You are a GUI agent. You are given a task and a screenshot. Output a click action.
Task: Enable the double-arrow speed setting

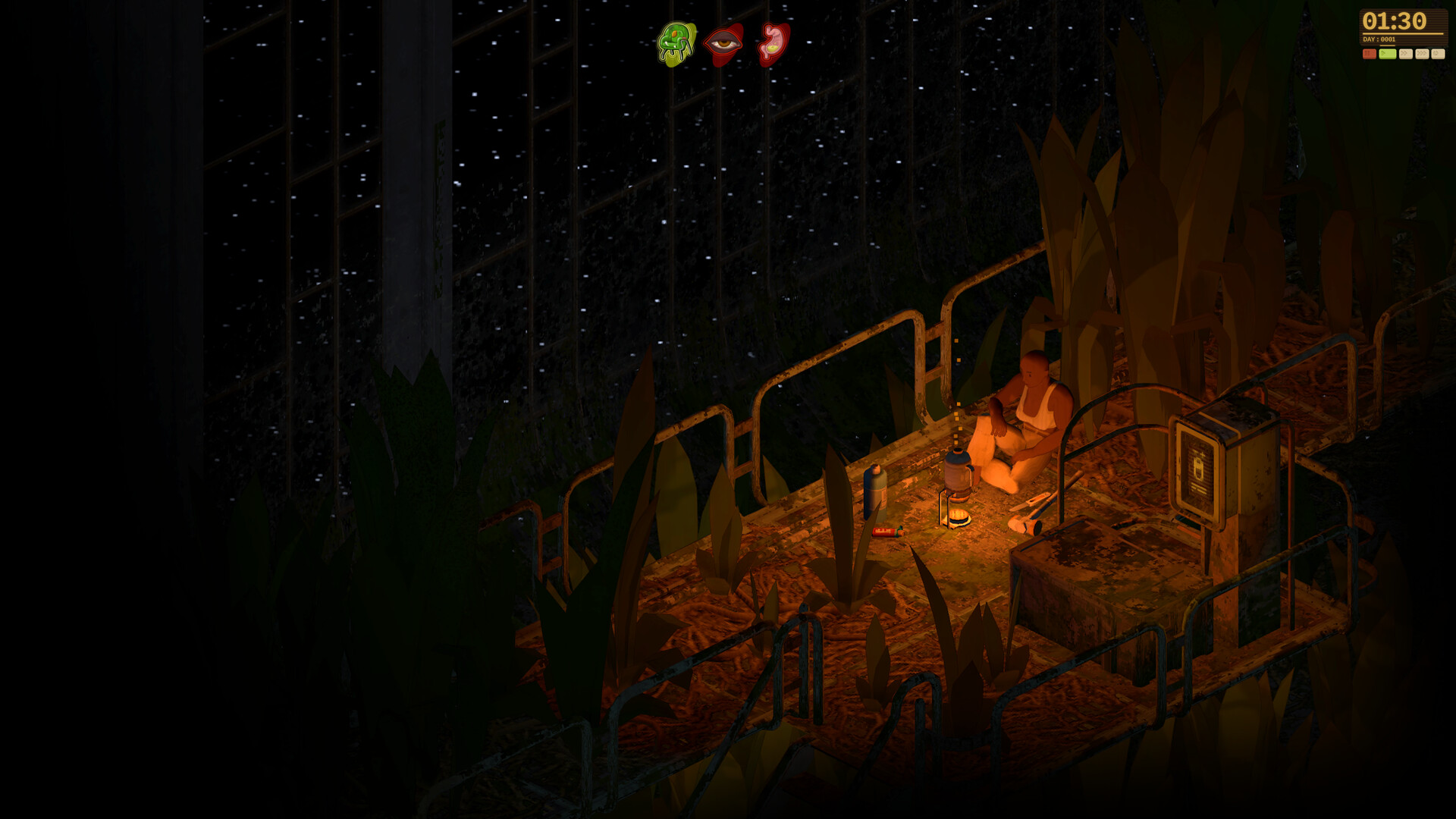tap(1407, 54)
